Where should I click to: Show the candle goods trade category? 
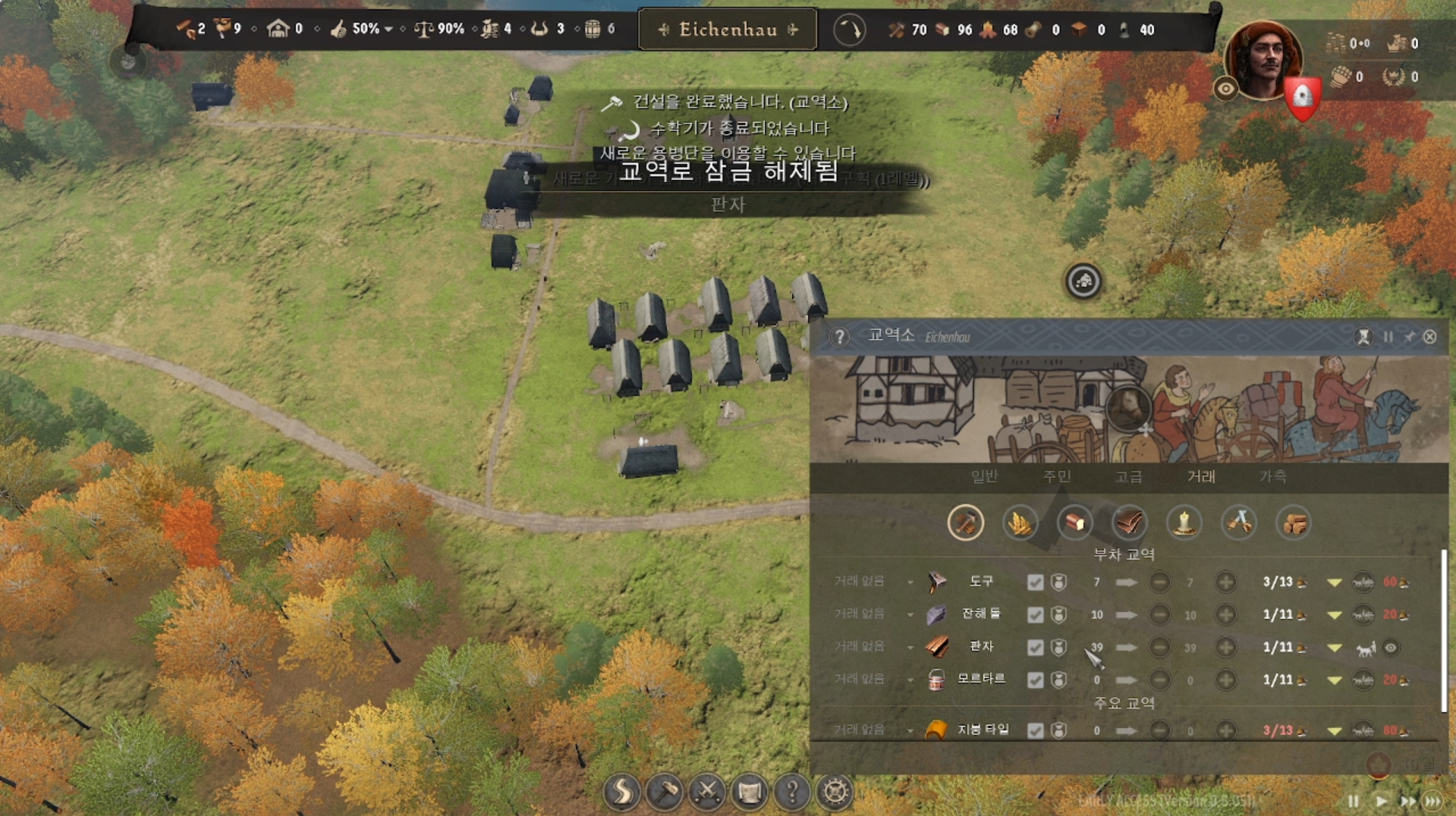tap(1184, 523)
